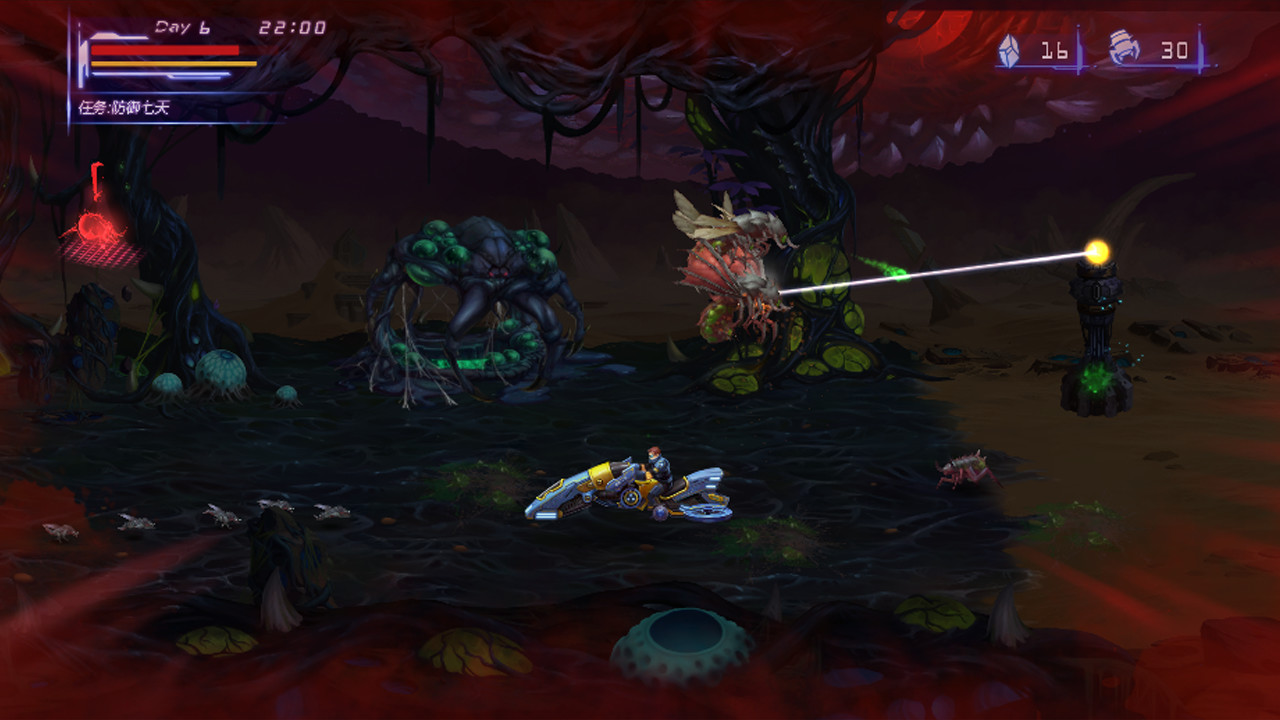Click the crystal resource icon in HUD
This screenshot has height=720, width=1280.
1010,48
